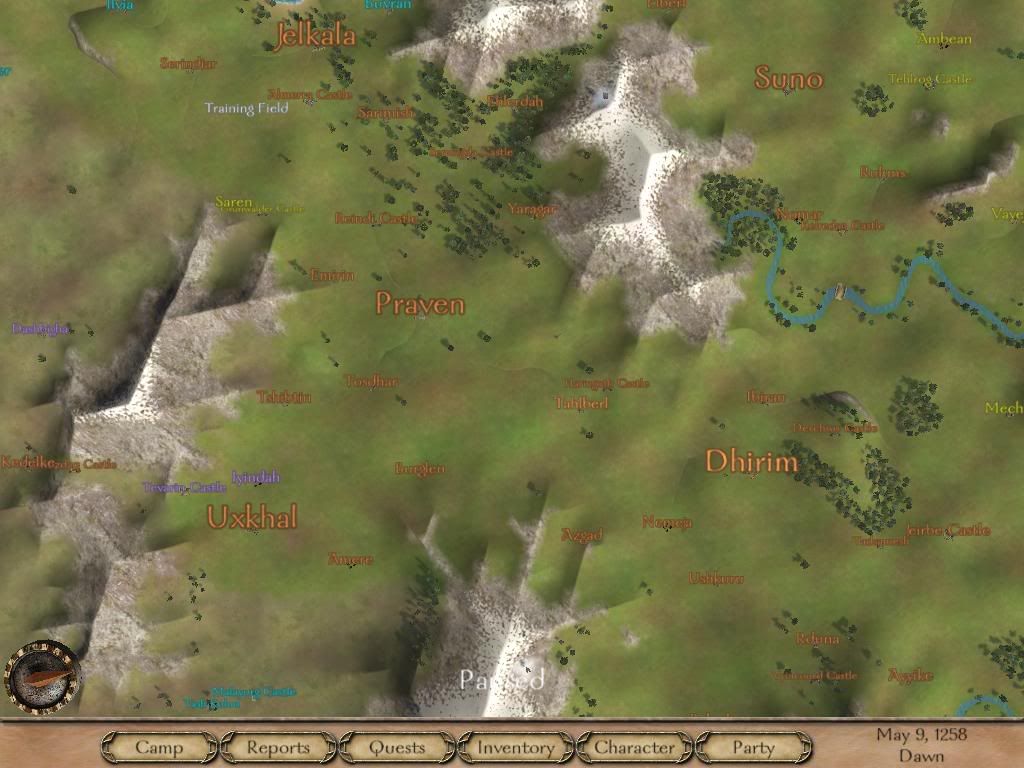The width and height of the screenshot is (1024, 768).
Task: Choose the Dhirim town map label
Action: [x=752, y=462]
